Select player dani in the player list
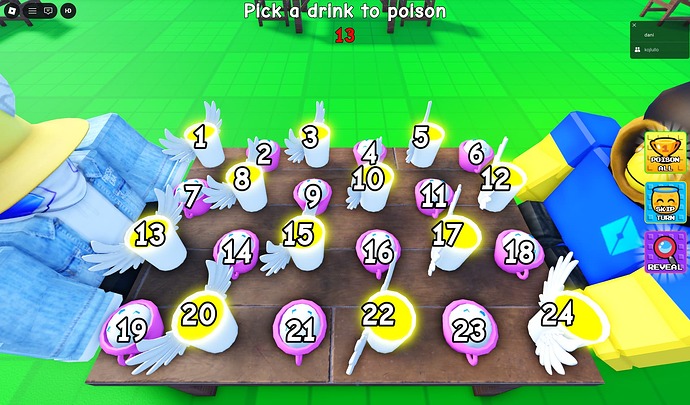This screenshot has height=405, width=690. (649, 35)
